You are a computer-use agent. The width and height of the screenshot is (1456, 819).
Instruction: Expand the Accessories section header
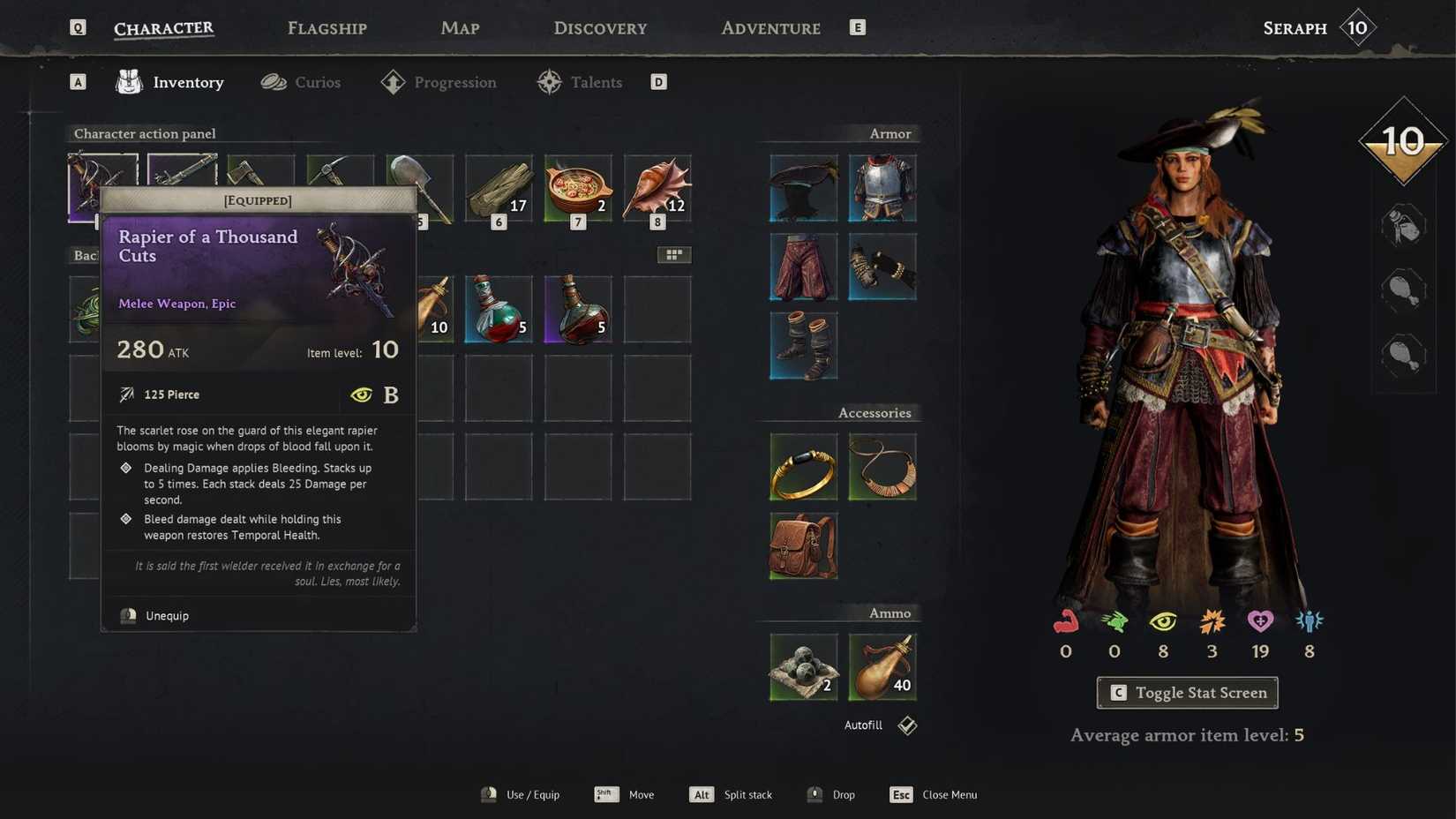tap(874, 412)
